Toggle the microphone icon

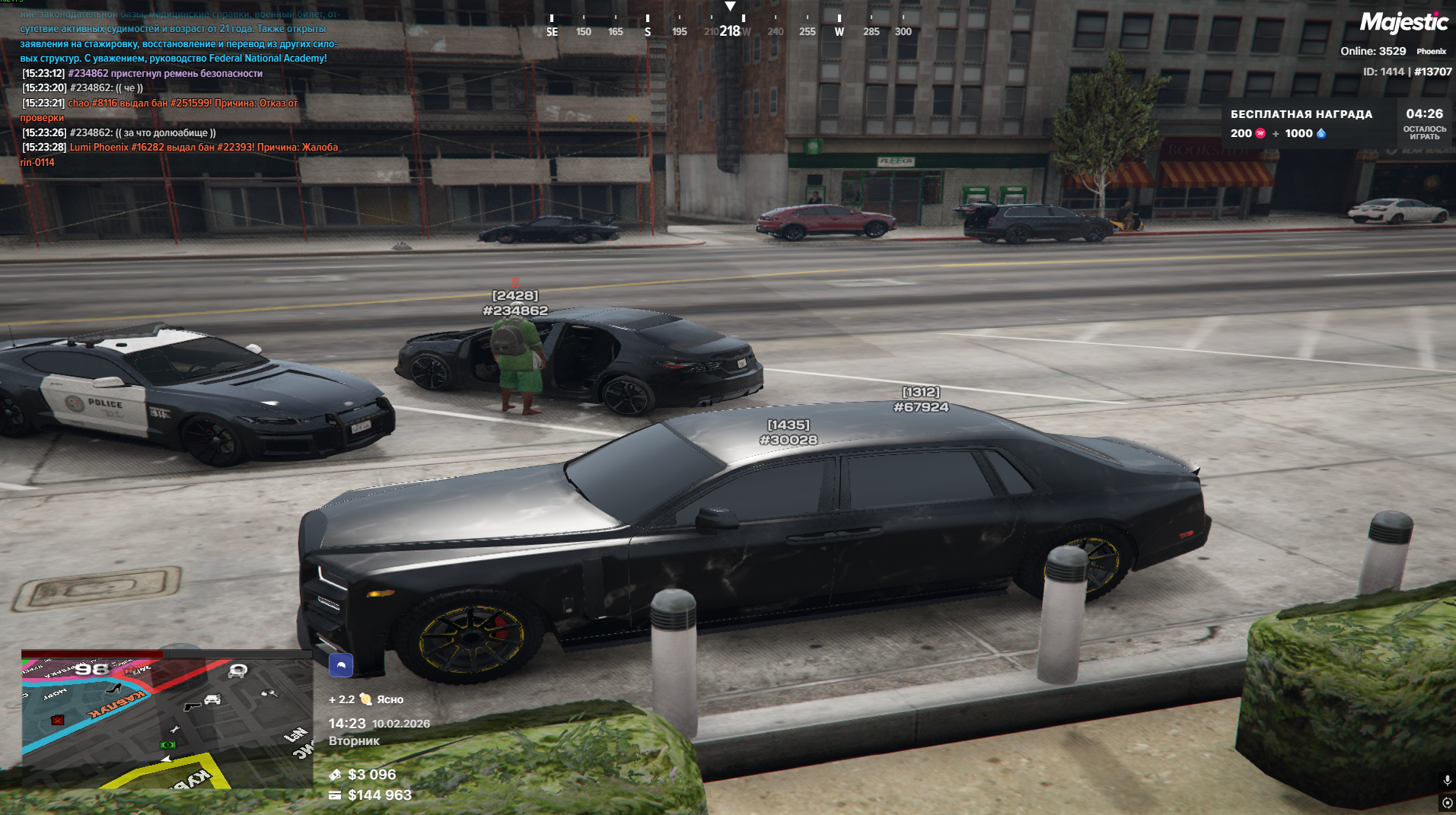coord(1447,781)
